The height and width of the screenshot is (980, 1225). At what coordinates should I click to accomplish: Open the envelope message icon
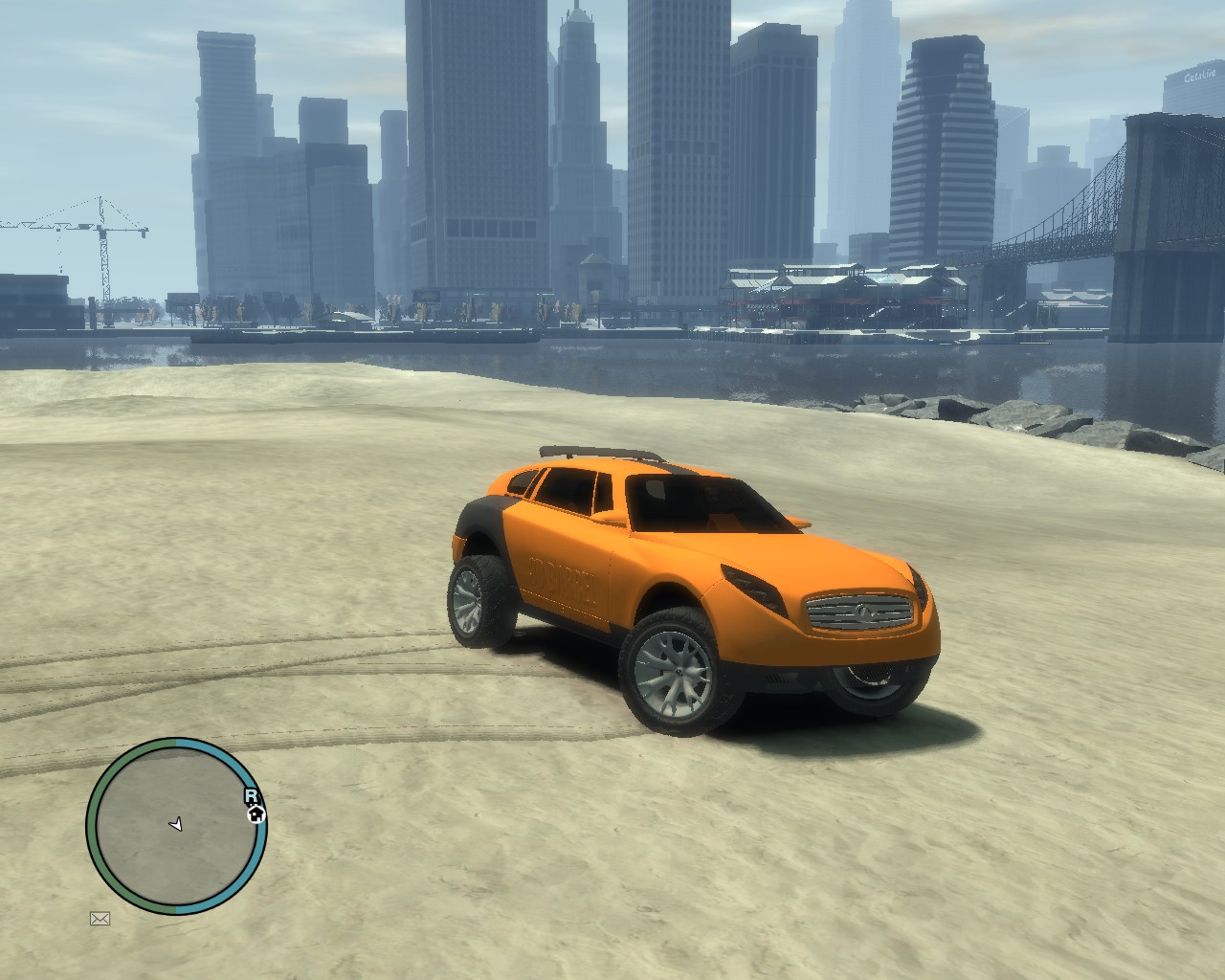[x=100, y=919]
